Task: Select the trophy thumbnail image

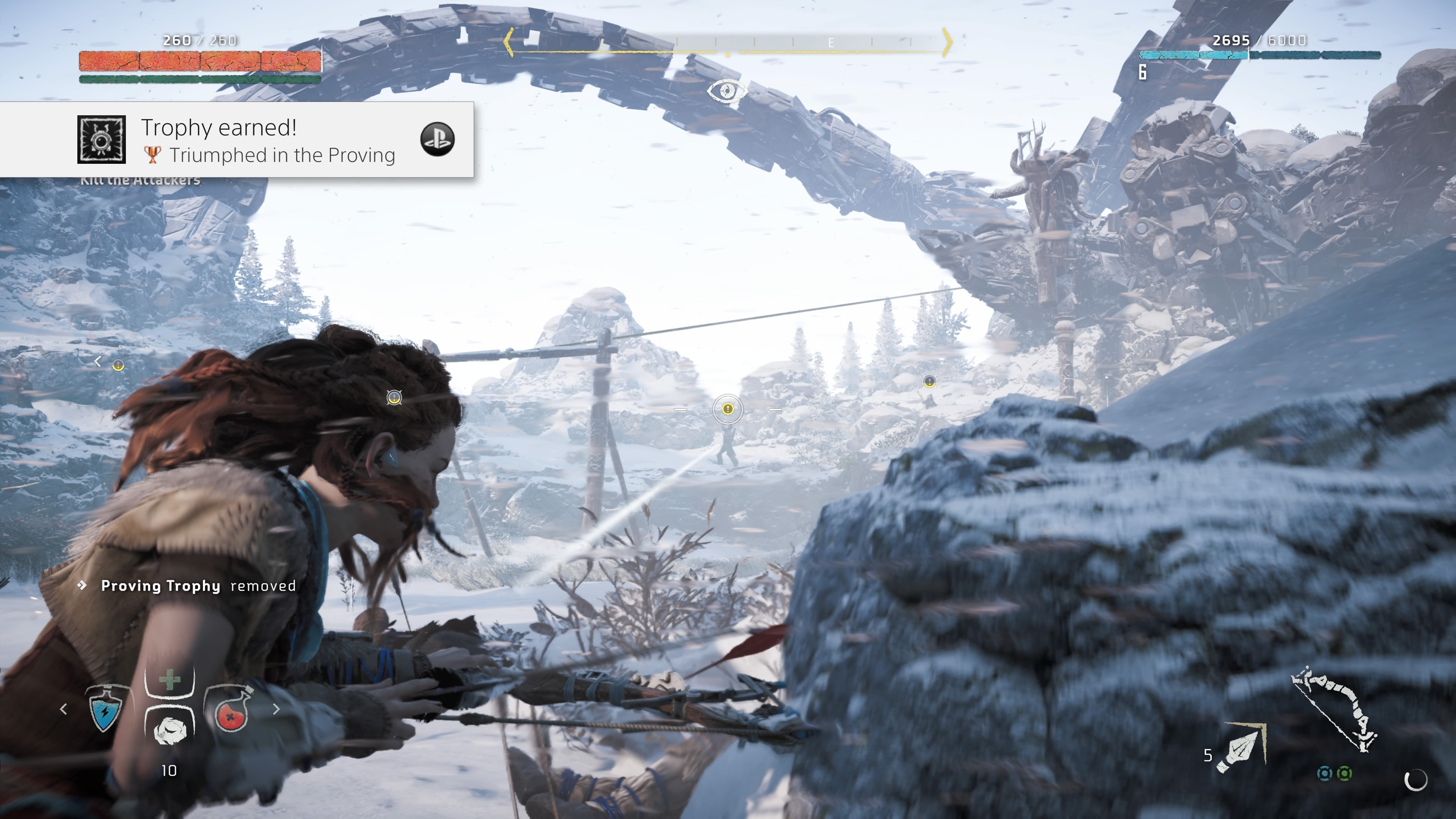Action: (102, 140)
